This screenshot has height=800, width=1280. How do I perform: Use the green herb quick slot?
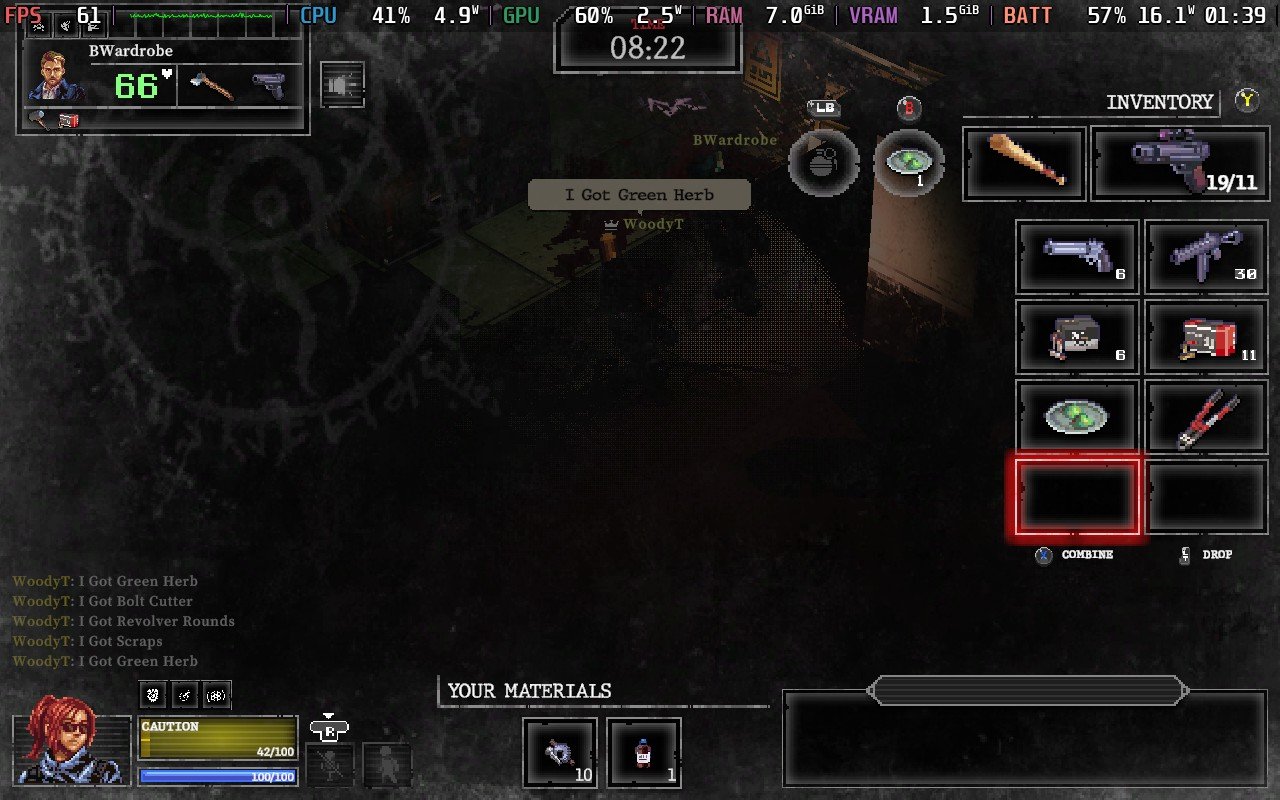pyautogui.click(x=909, y=162)
